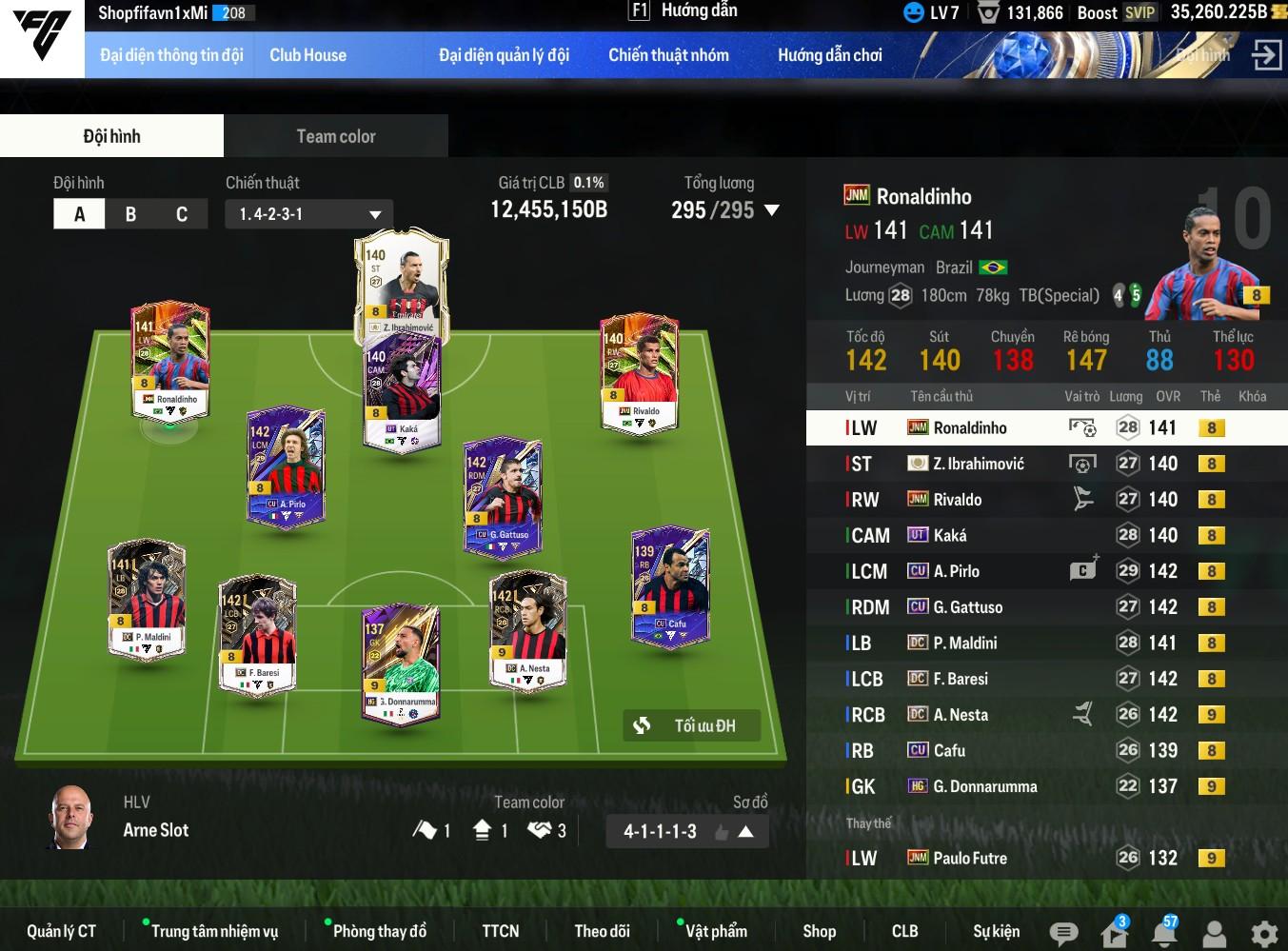Open Chiến thuật nhóm menu
Viewport: 1288px width, 951px height.
click(668, 55)
